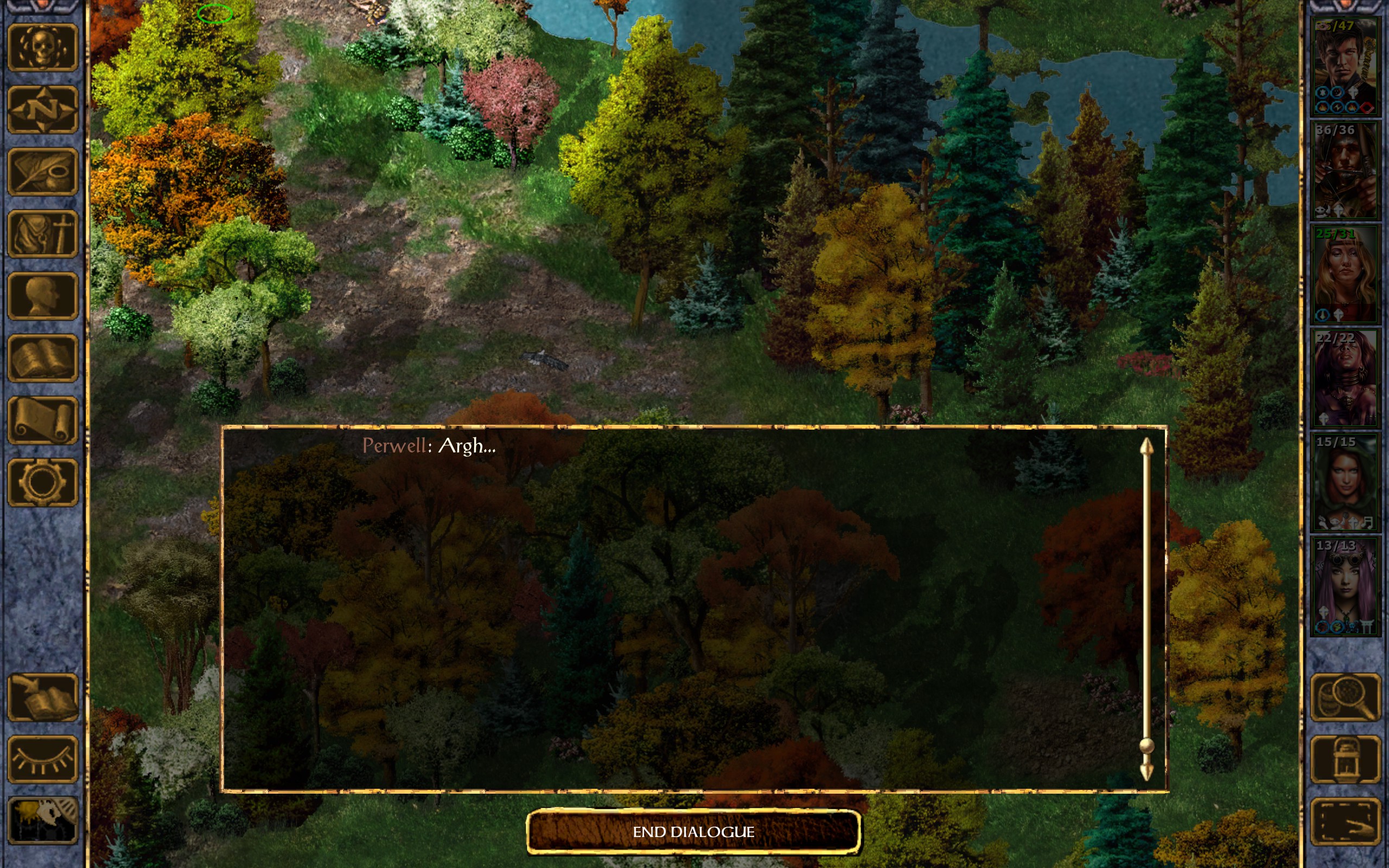Open the mage spellbook icon
This screenshot has width=1389, height=868.
point(42,358)
